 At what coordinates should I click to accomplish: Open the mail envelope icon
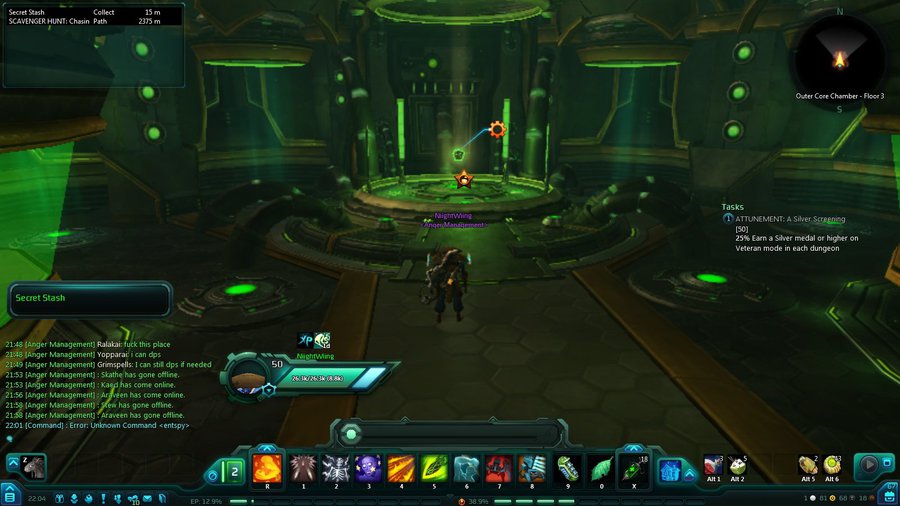click(147, 498)
